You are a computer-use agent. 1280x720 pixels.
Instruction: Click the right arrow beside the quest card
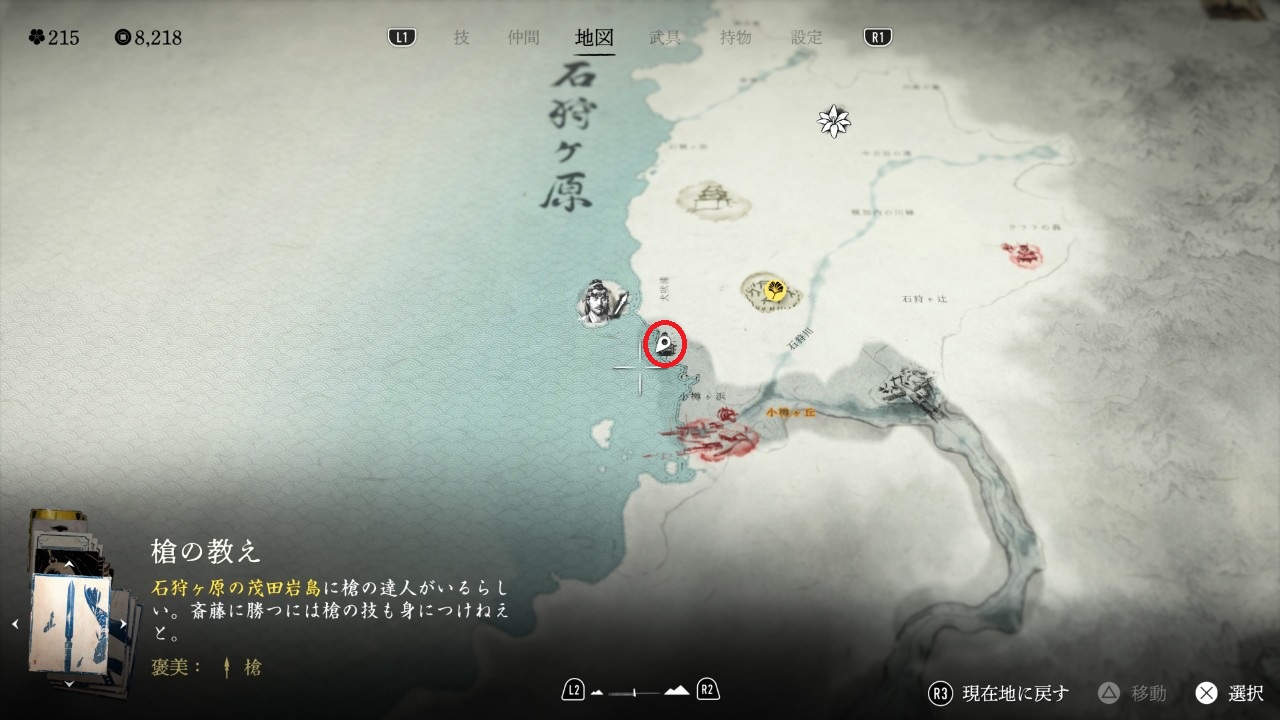coord(124,624)
